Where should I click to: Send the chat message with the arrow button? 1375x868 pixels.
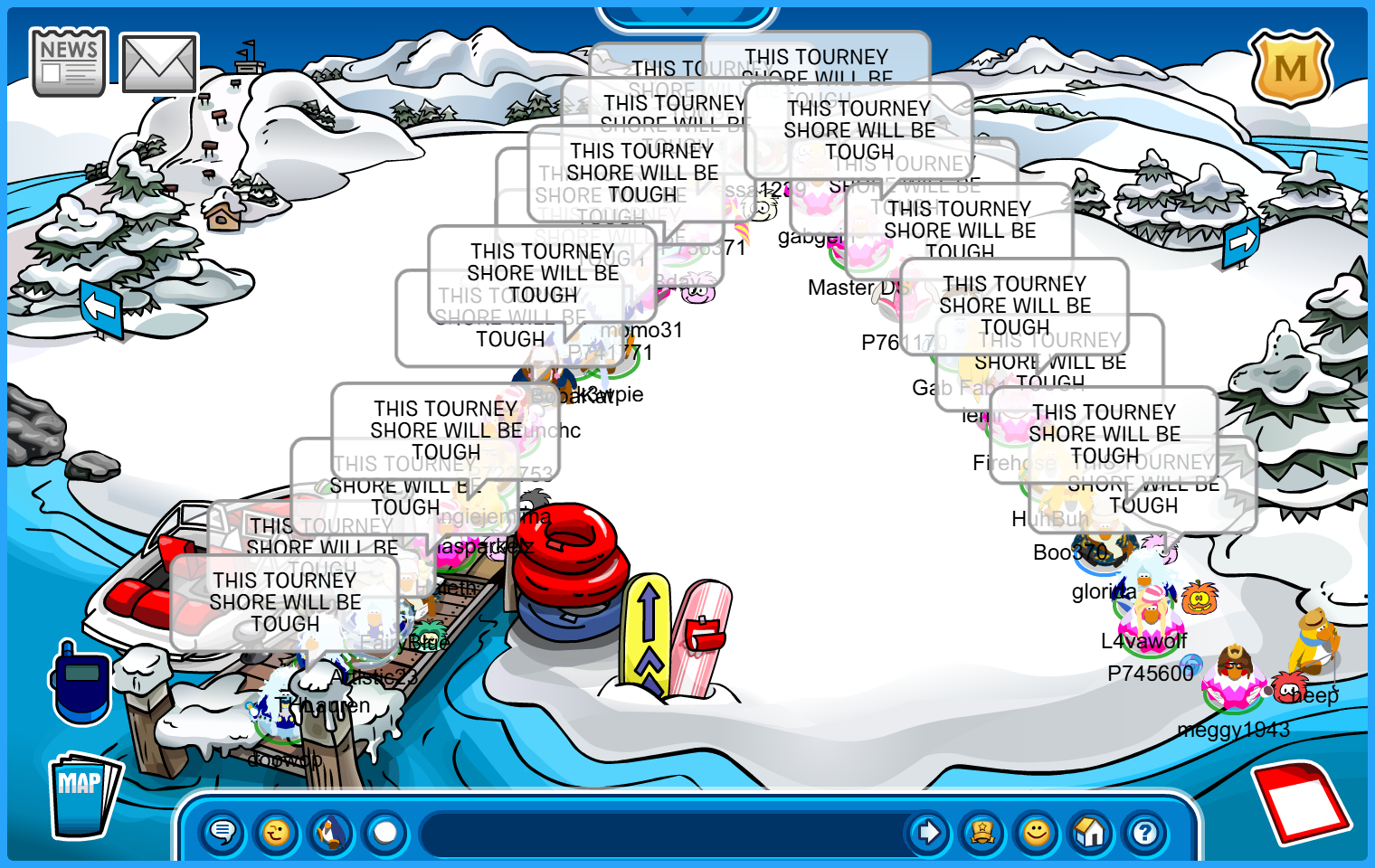tap(928, 832)
